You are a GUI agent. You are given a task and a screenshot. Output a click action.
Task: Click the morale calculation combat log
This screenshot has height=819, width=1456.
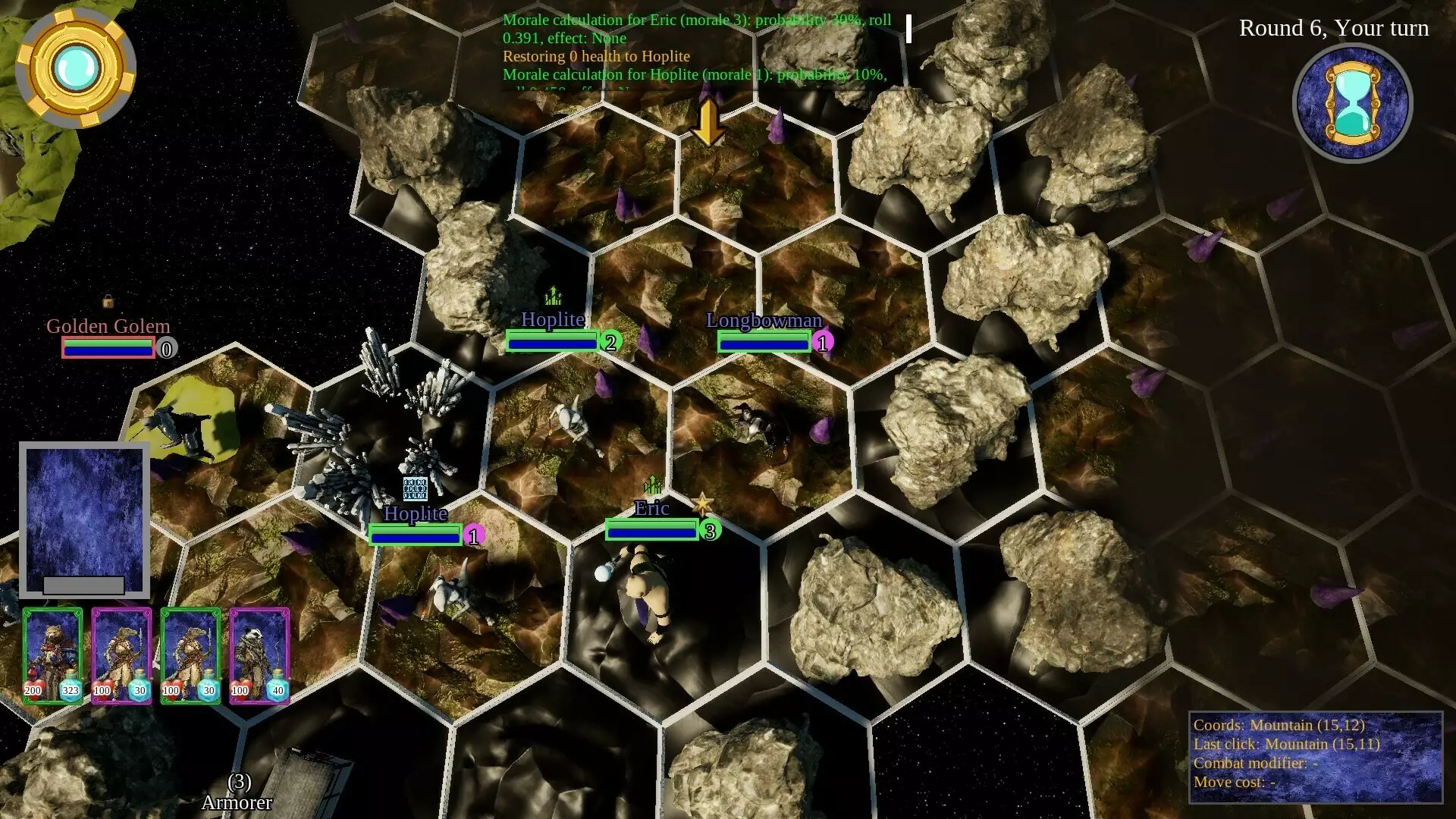point(698,47)
